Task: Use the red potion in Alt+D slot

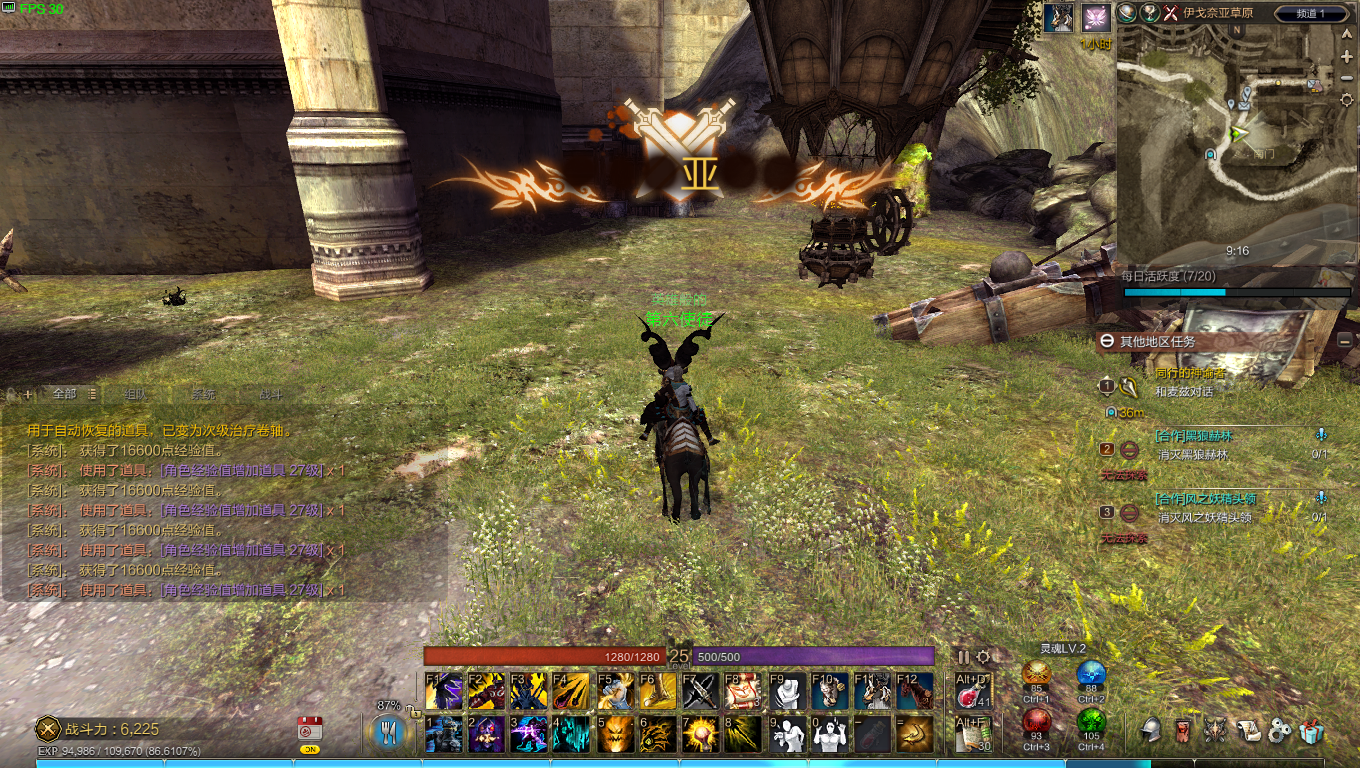Action: pyautogui.click(x=973, y=690)
